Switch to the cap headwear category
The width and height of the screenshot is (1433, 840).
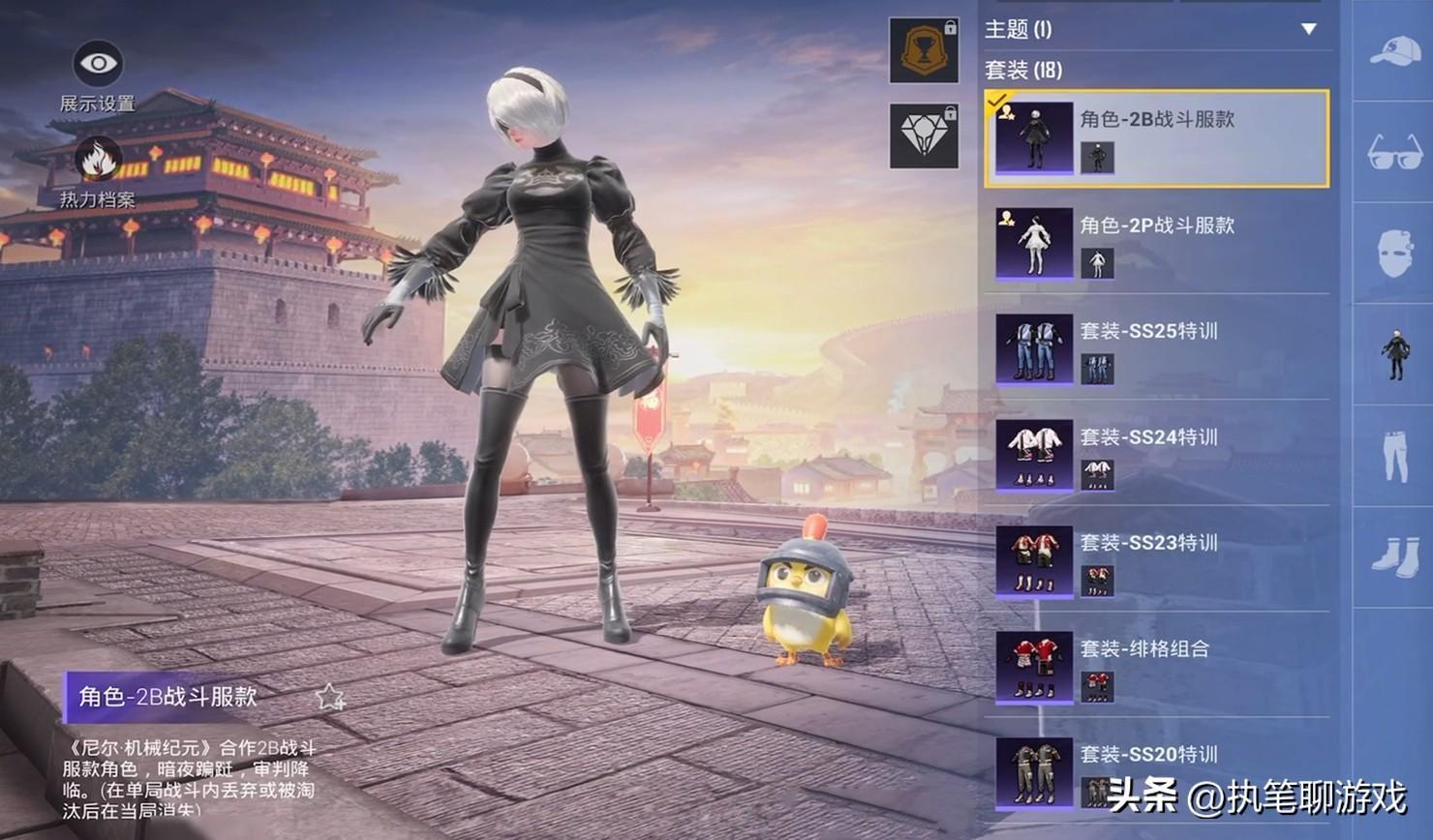tap(1394, 50)
